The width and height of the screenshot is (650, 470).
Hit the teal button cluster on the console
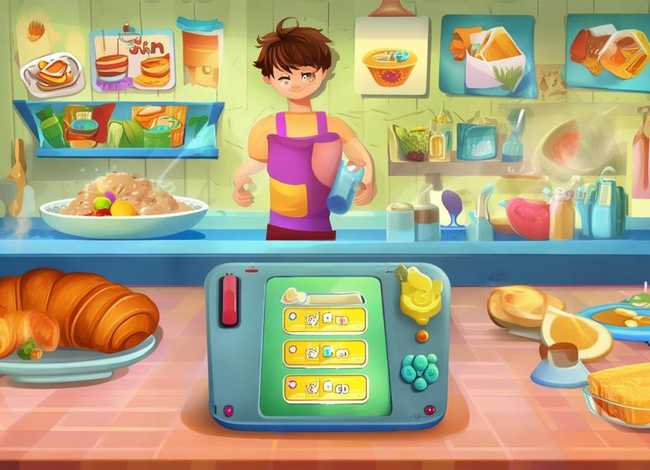point(418,371)
